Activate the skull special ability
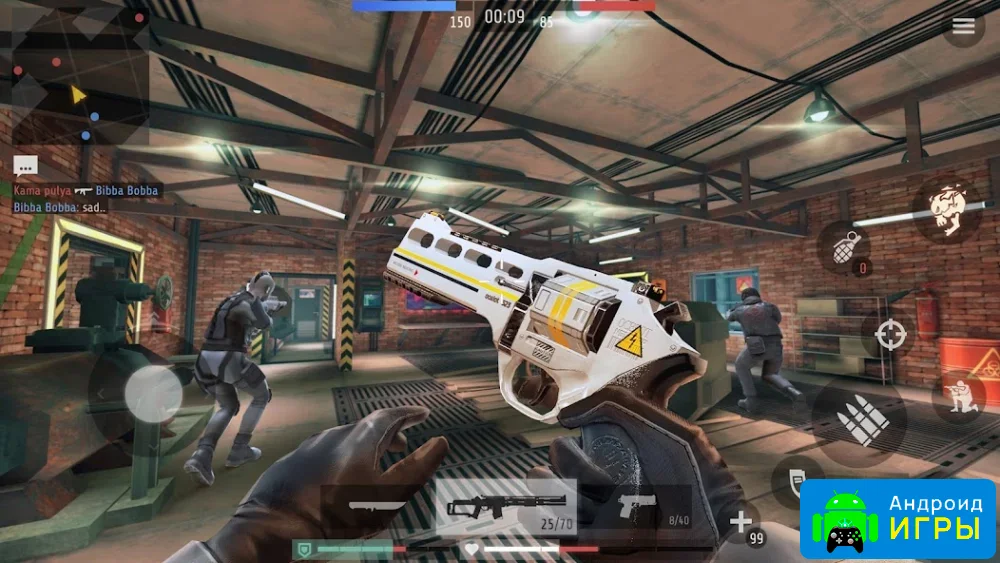The image size is (1000, 563). 944,209
